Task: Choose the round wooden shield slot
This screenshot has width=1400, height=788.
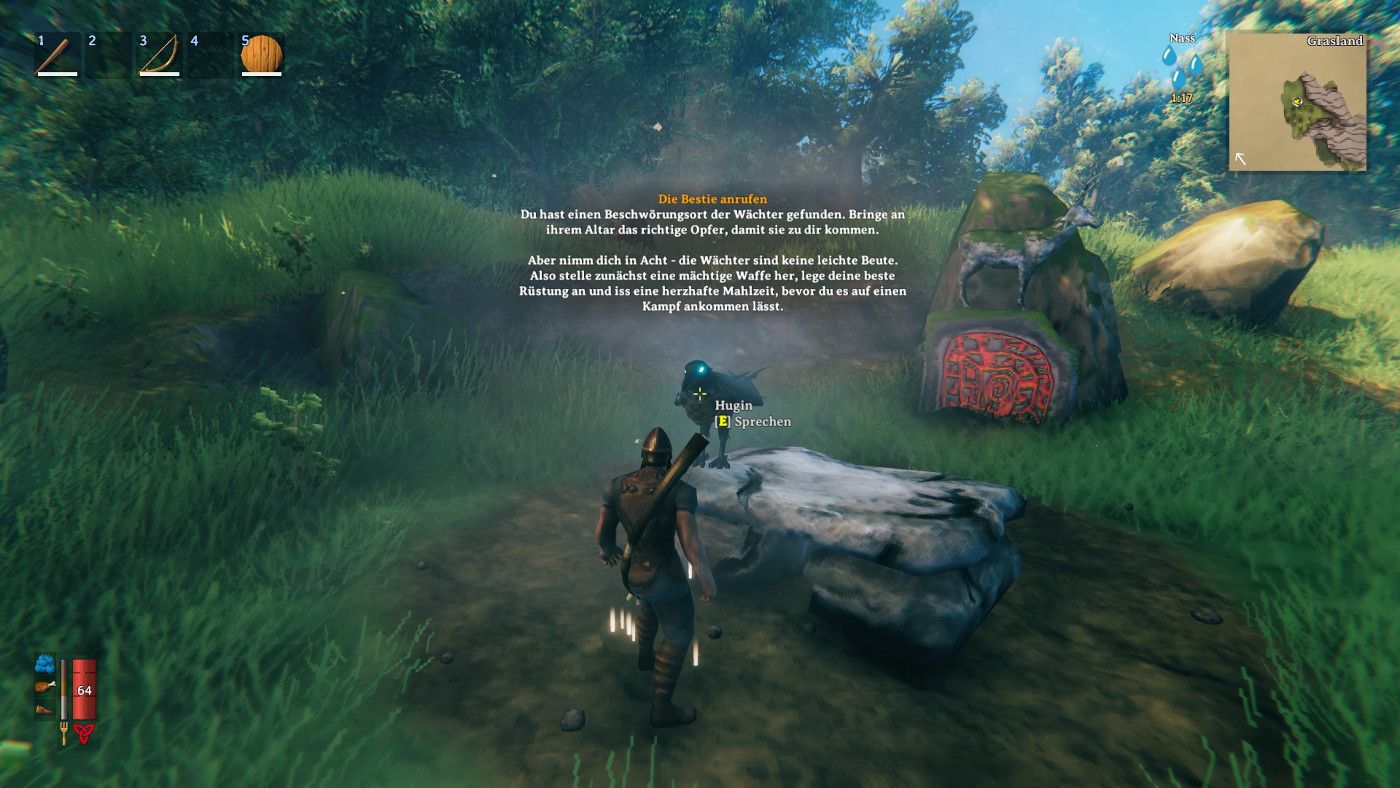Action: pyautogui.click(x=261, y=55)
